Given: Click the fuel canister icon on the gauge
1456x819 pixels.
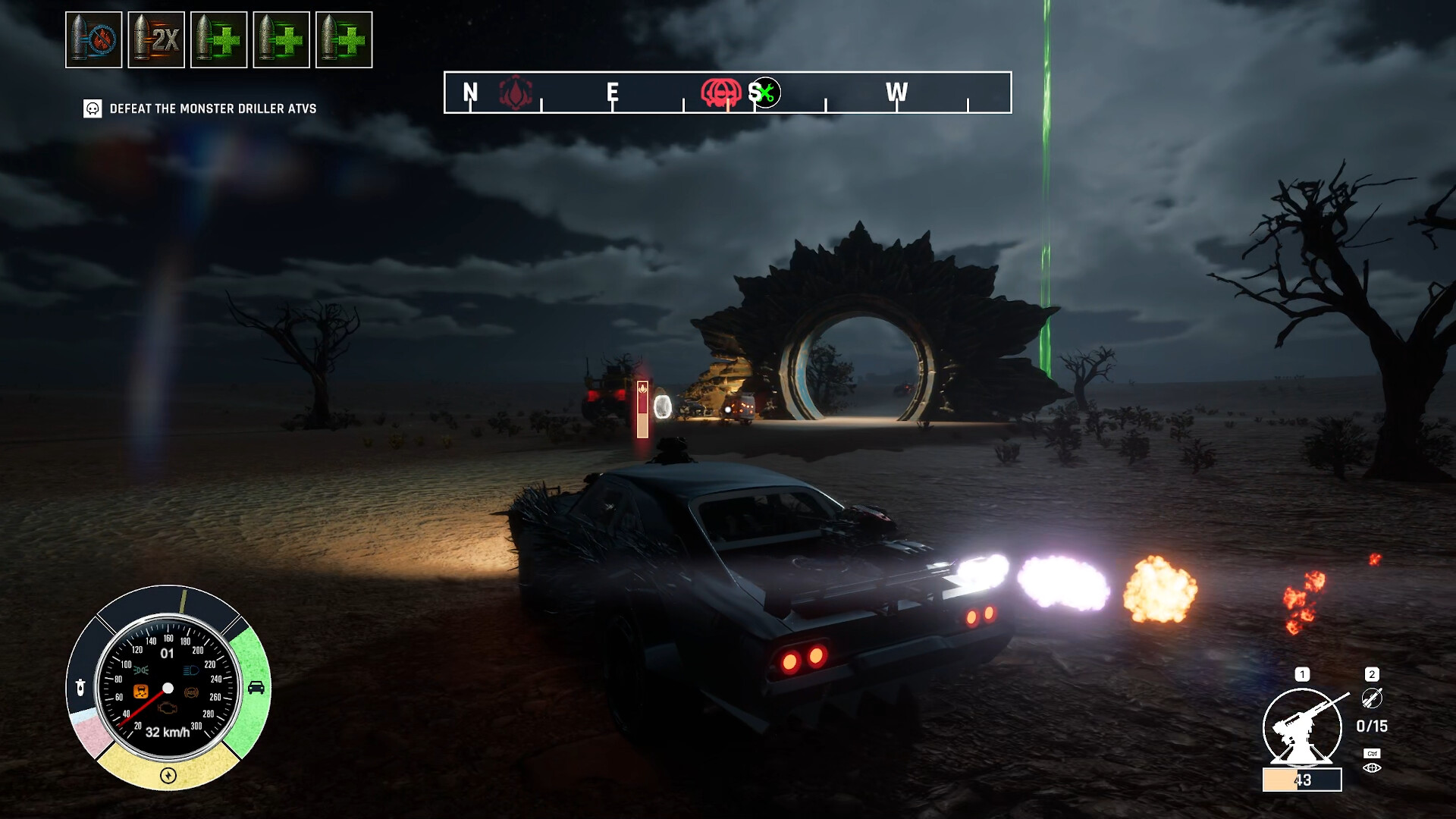Looking at the screenshot, I should coord(80,688).
